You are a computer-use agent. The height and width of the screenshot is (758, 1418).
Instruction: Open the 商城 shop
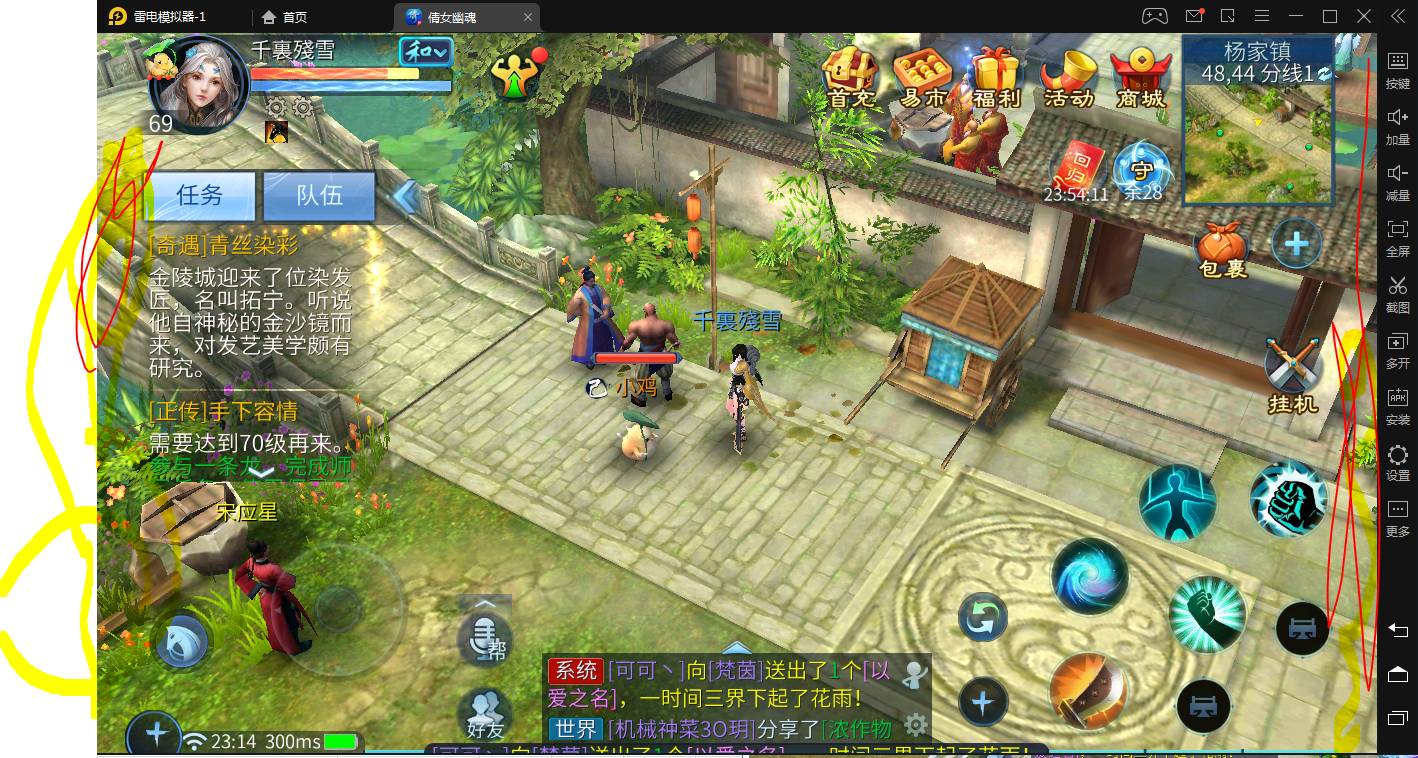click(x=1141, y=77)
